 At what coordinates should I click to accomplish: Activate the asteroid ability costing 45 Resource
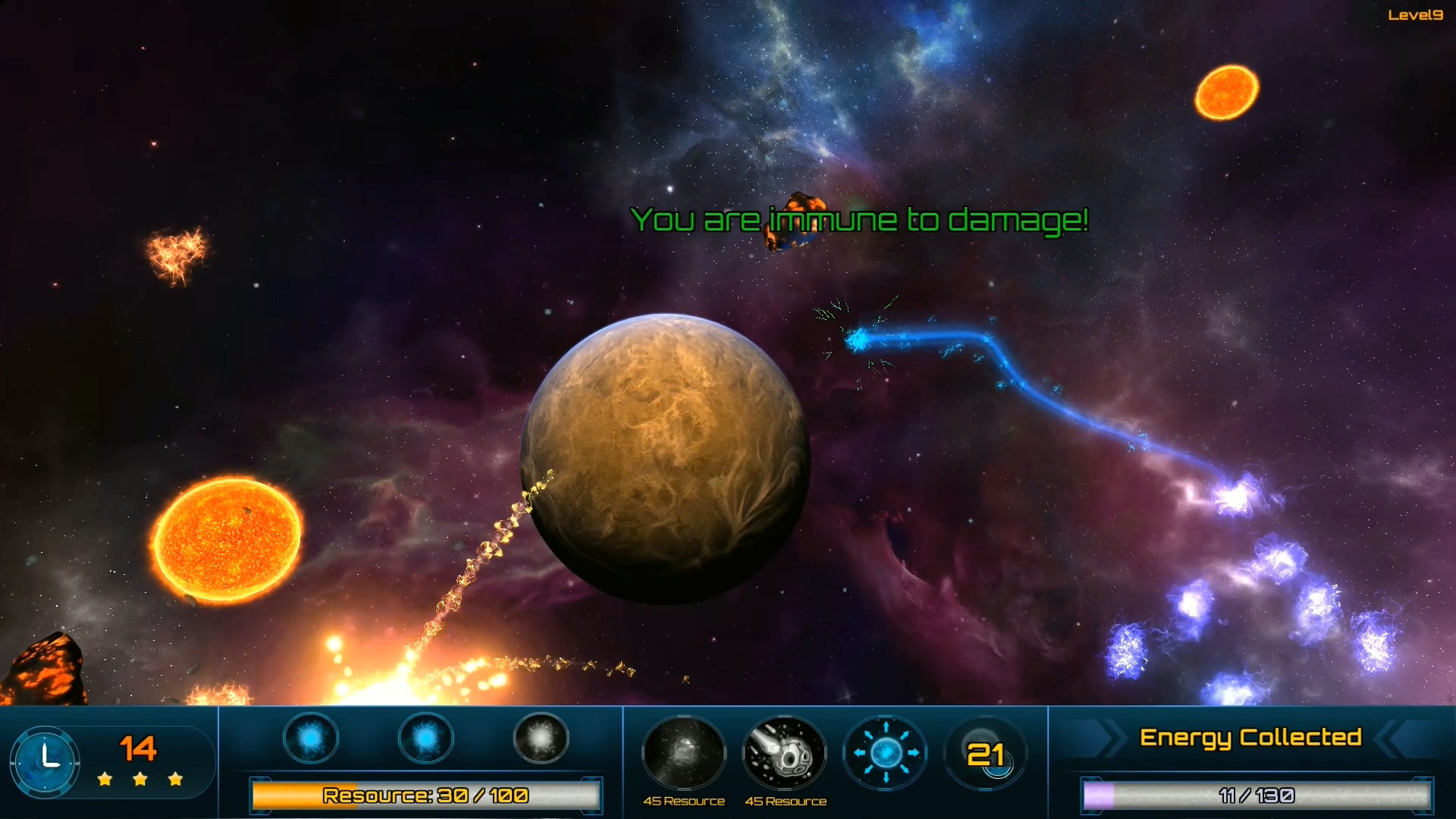pos(784,753)
